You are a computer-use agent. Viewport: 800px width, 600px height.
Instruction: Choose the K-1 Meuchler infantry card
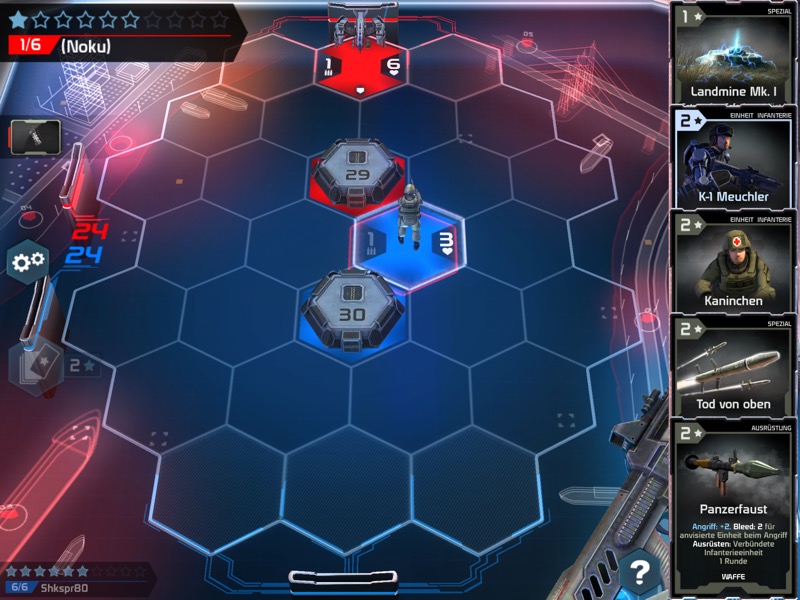point(735,160)
